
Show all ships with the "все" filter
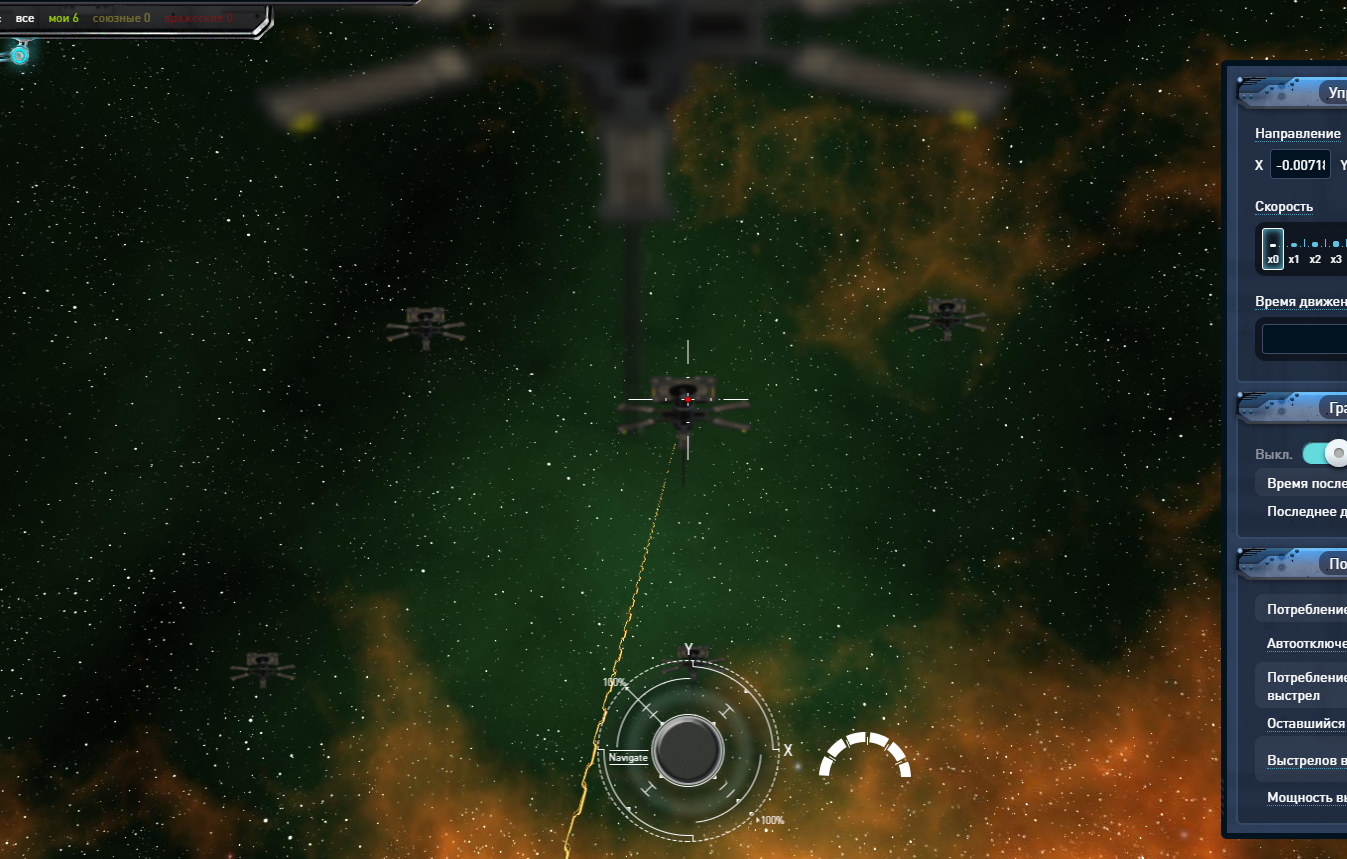click(x=25, y=18)
